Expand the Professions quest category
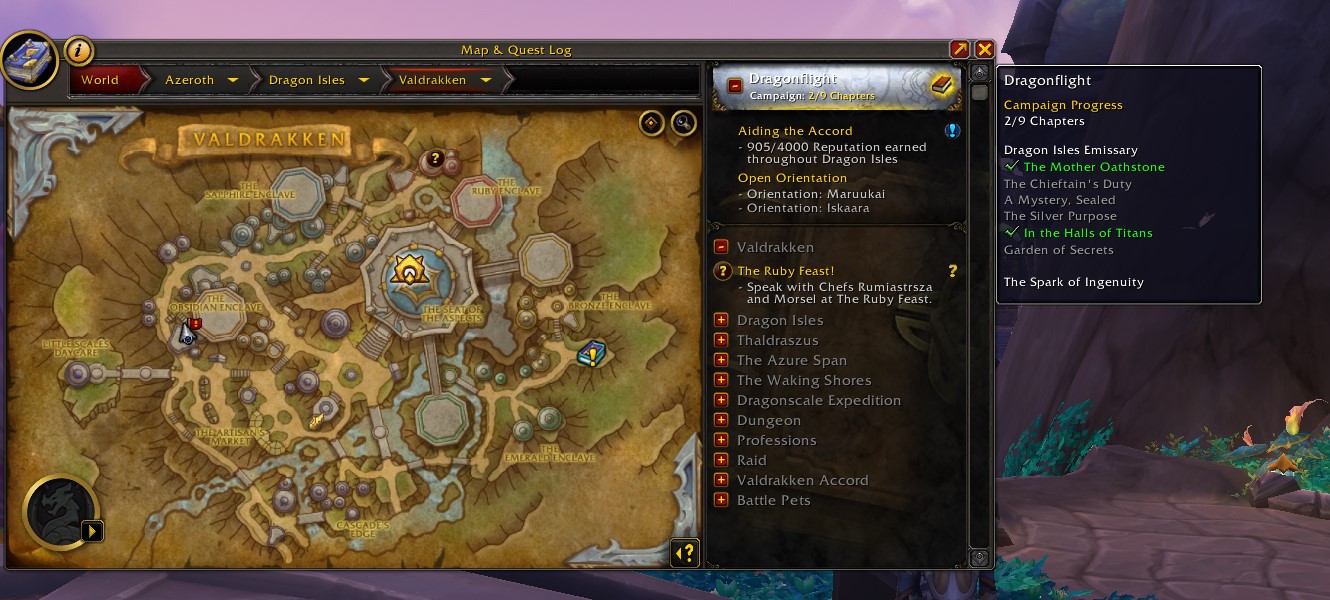The width and height of the screenshot is (1330, 600). coord(720,440)
